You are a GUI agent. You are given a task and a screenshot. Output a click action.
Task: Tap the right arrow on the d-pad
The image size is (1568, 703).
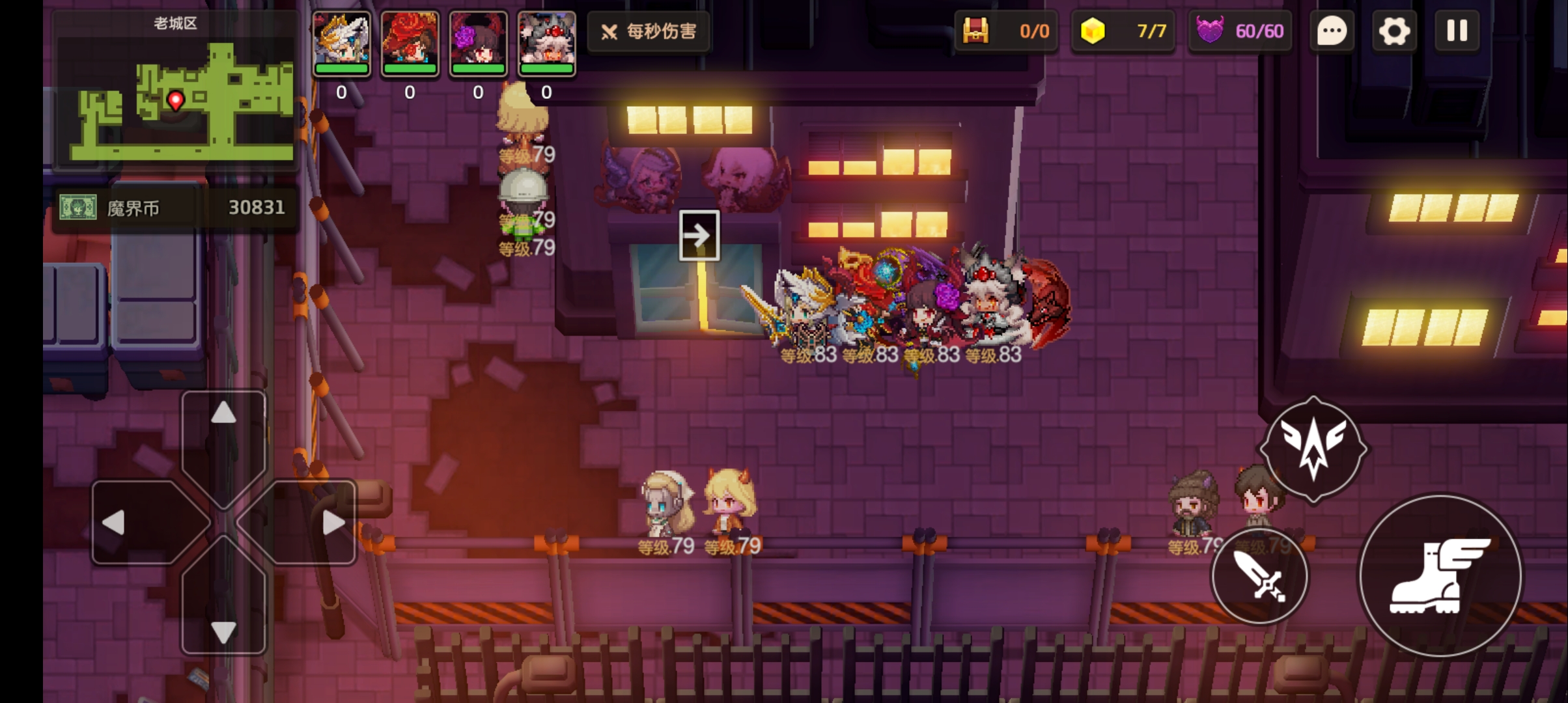pyautogui.click(x=332, y=522)
